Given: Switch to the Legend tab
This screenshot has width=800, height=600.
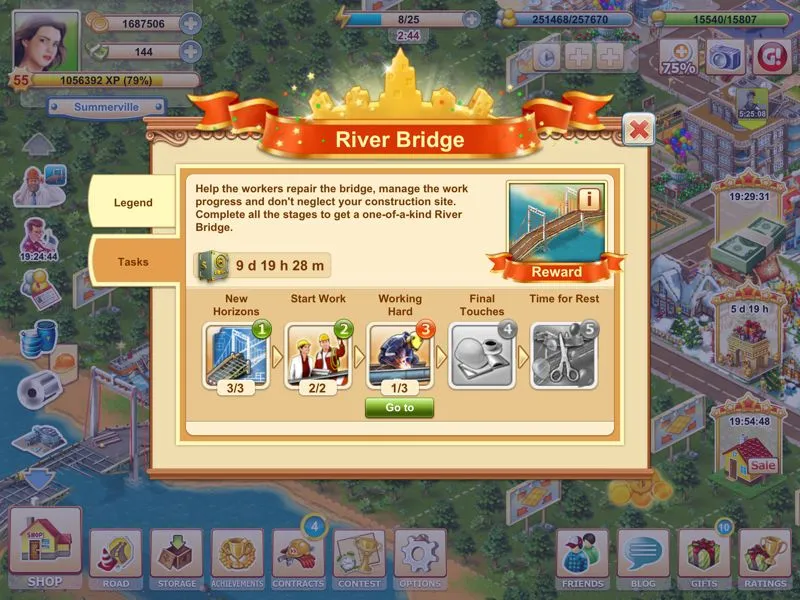Looking at the screenshot, I should pos(133,203).
